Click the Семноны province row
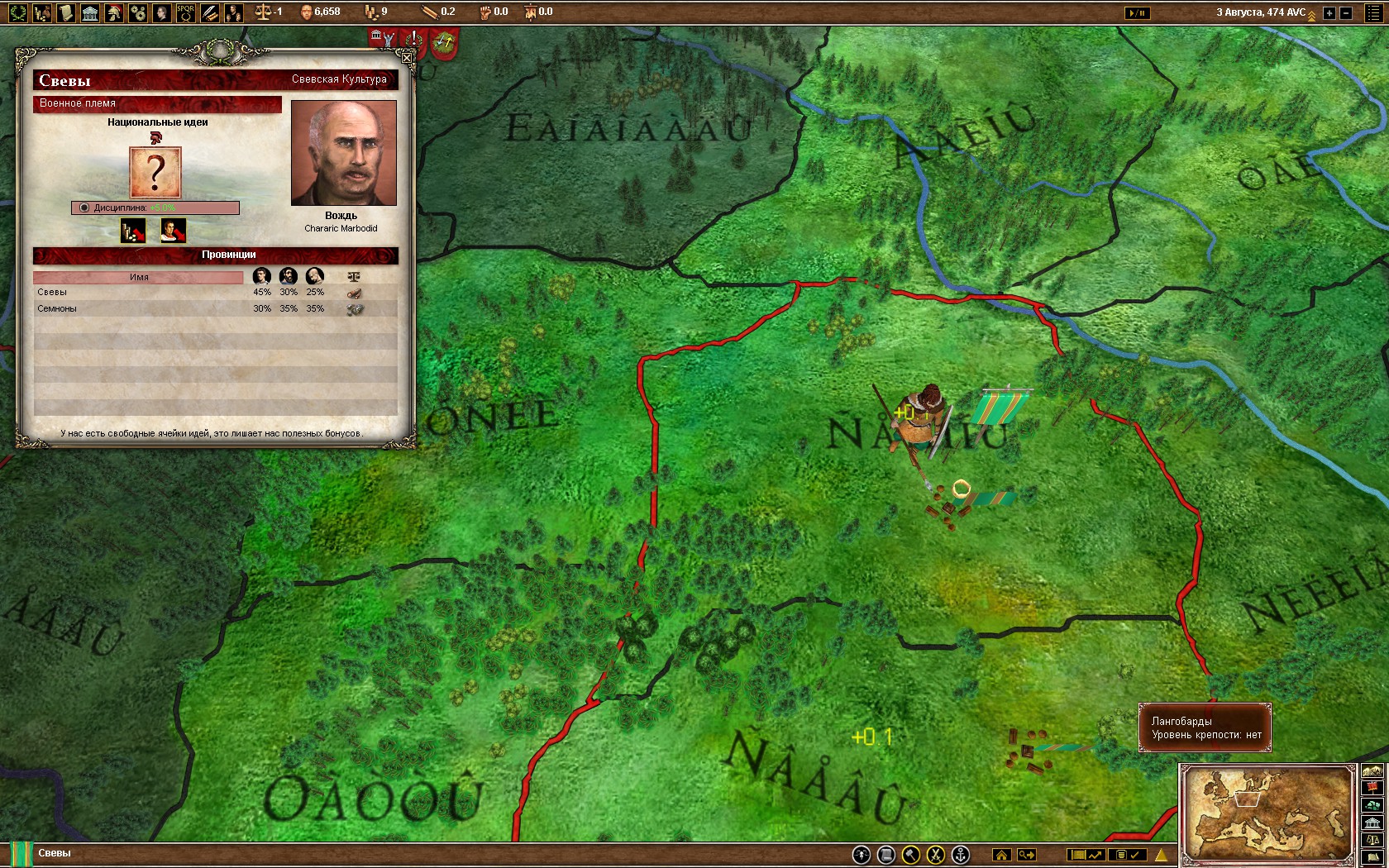The height and width of the screenshot is (868, 1389). coord(124,308)
